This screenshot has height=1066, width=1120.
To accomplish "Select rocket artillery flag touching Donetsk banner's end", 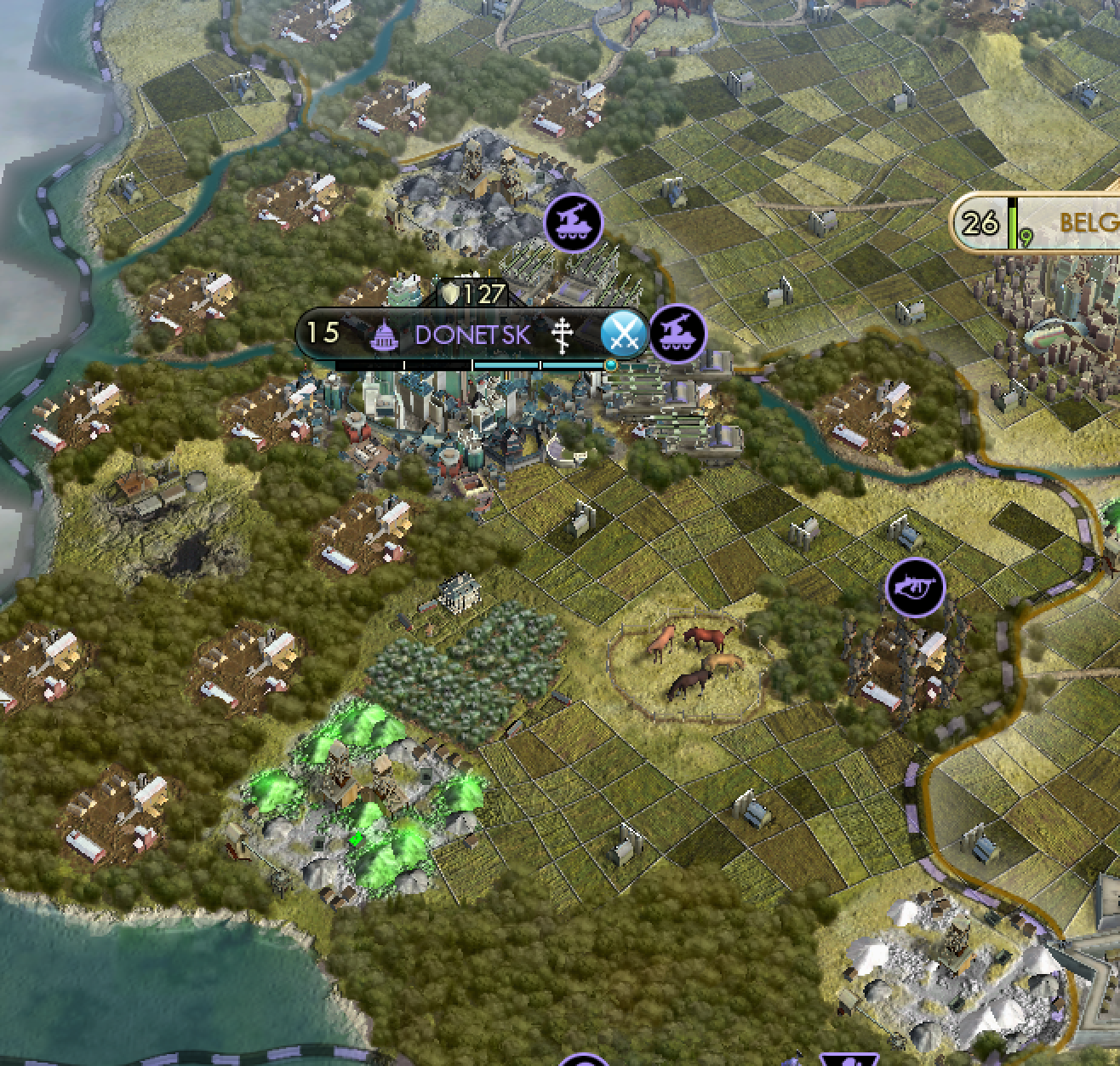I will 678,333.
